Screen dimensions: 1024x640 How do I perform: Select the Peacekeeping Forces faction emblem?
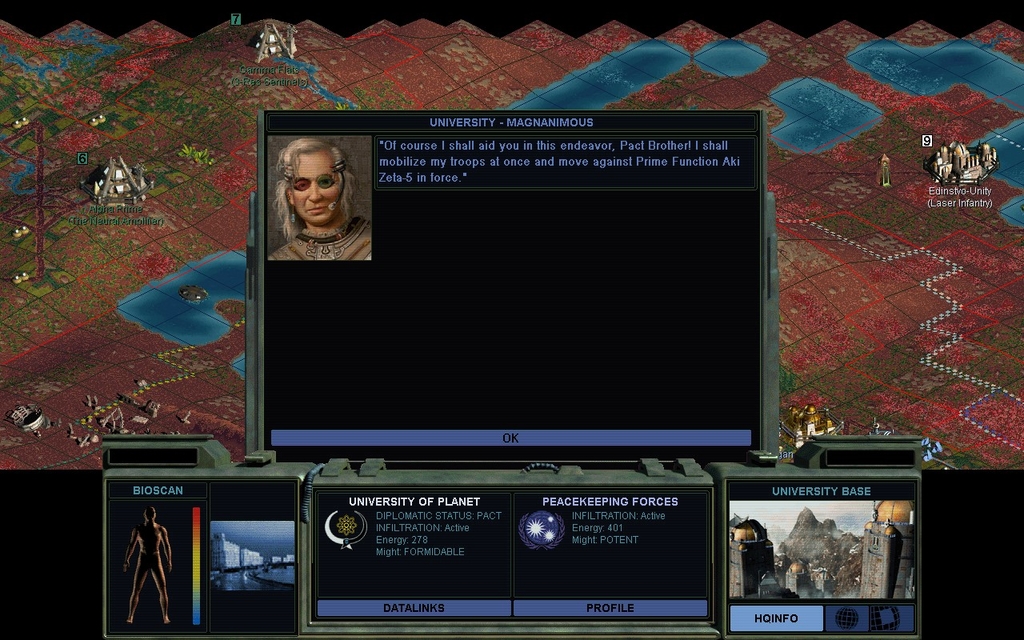pyautogui.click(x=541, y=529)
